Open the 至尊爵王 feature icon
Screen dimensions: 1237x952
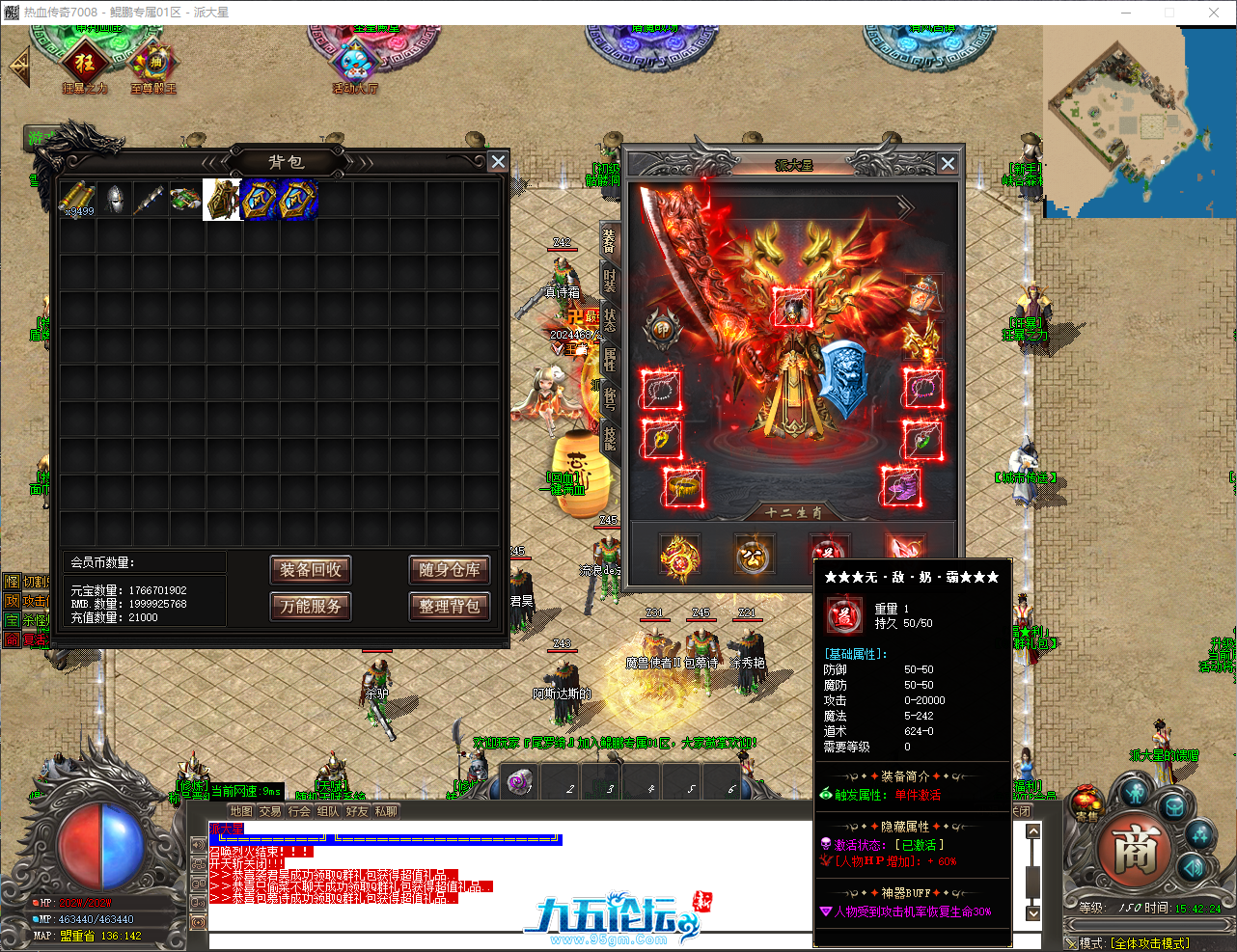(x=151, y=60)
